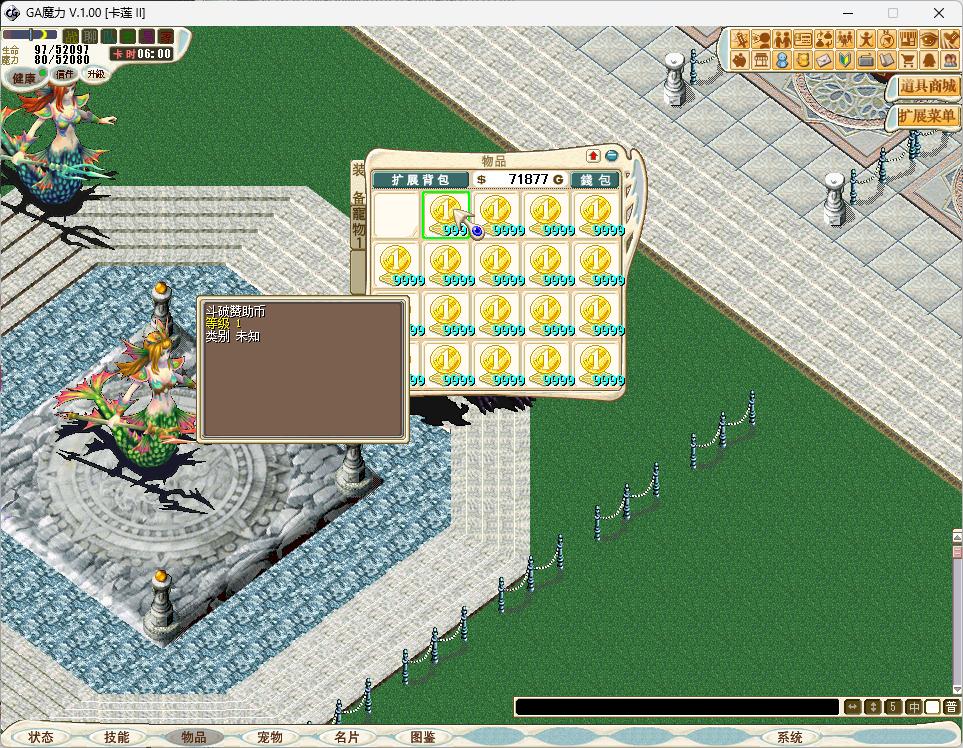Open the 状态 status menu
This screenshot has width=963, height=748.
[41, 737]
